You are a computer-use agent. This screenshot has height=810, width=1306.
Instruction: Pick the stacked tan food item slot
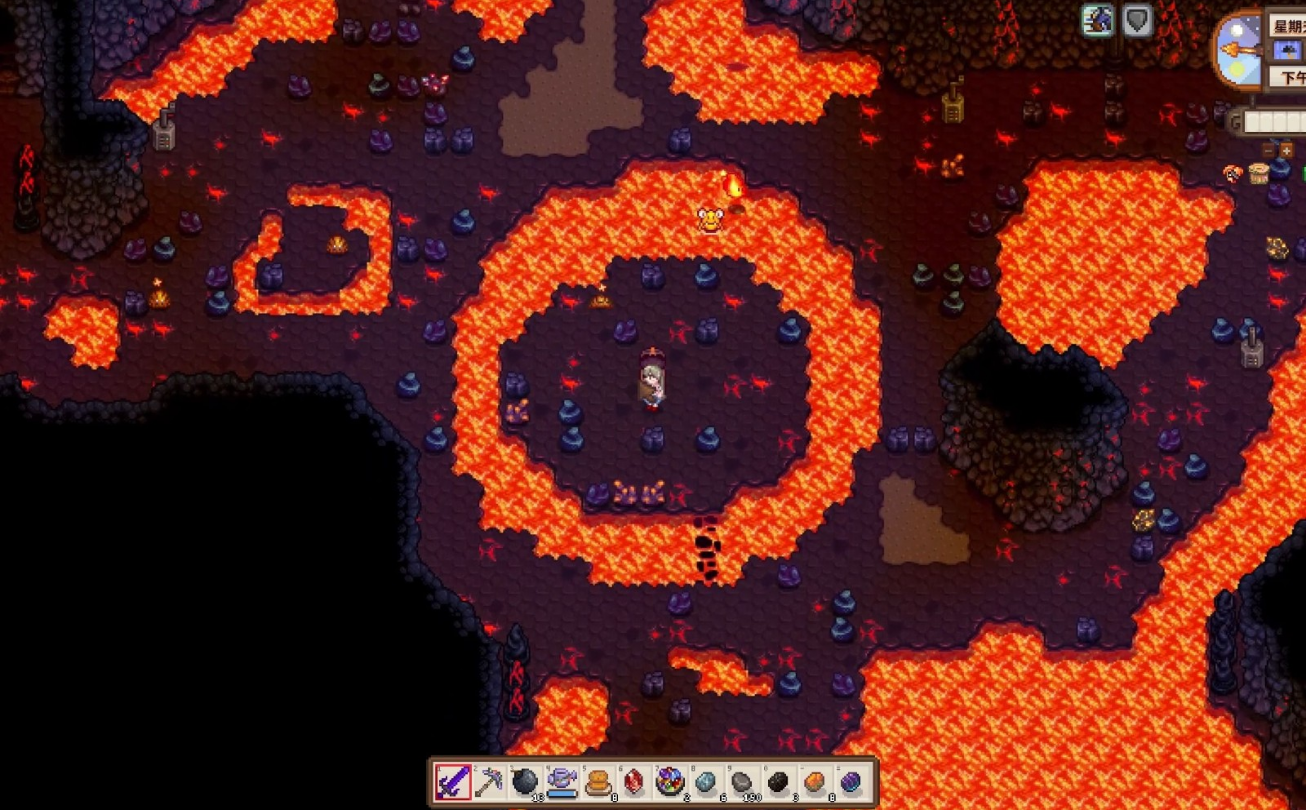pos(598,781)
